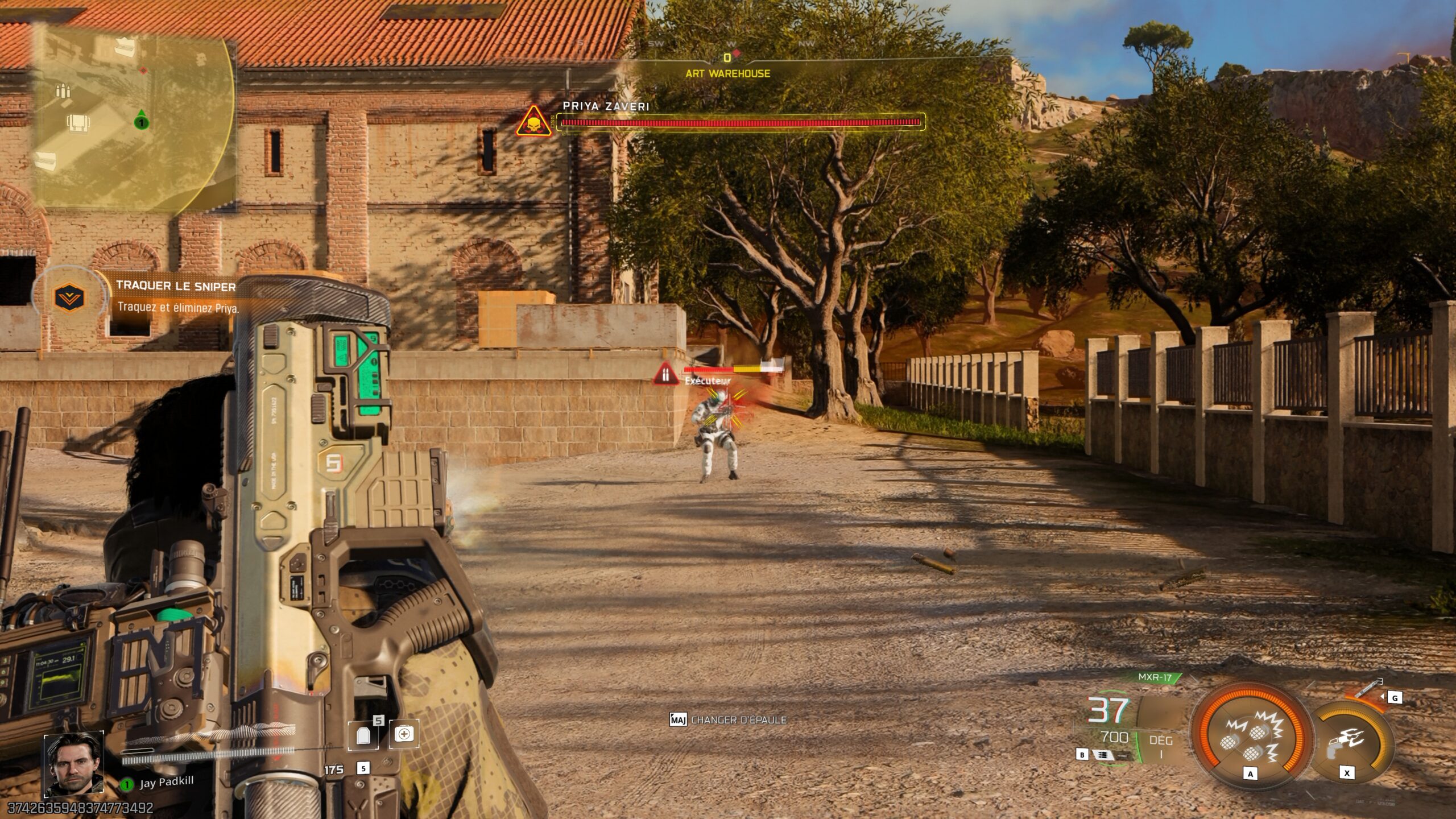This screenshot has width=1456, height=819.
Task: Click the ammo crate marker on minimap
Action: point(62,91)
